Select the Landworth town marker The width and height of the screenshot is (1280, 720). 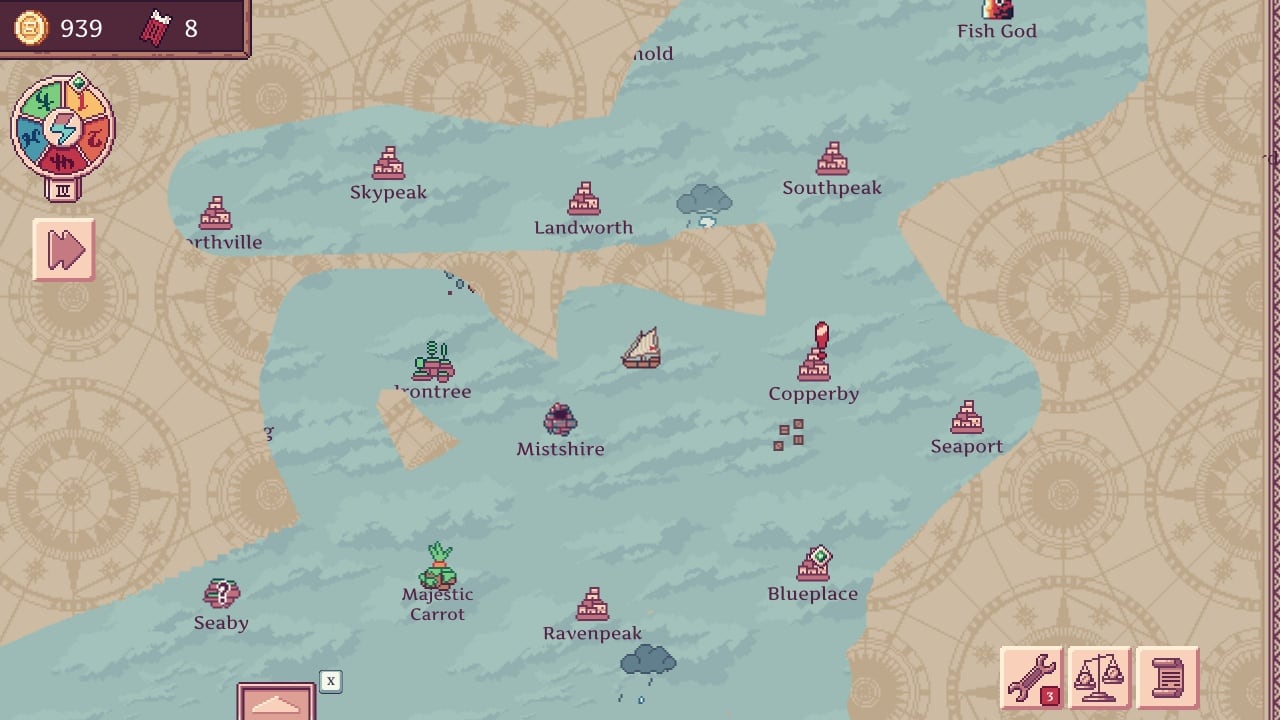tap(584, 200)
